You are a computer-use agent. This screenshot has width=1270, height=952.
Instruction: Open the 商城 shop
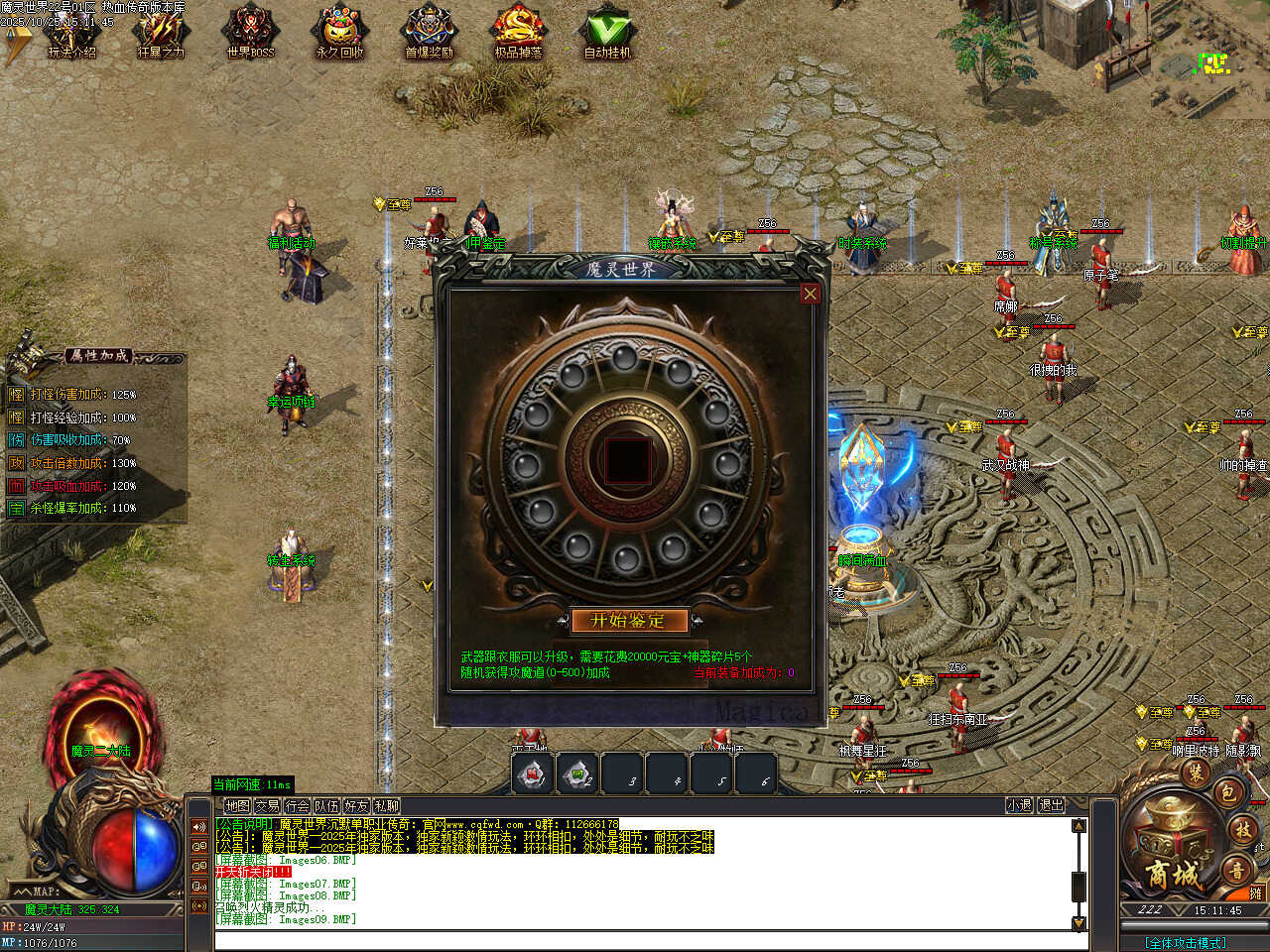1174,871
